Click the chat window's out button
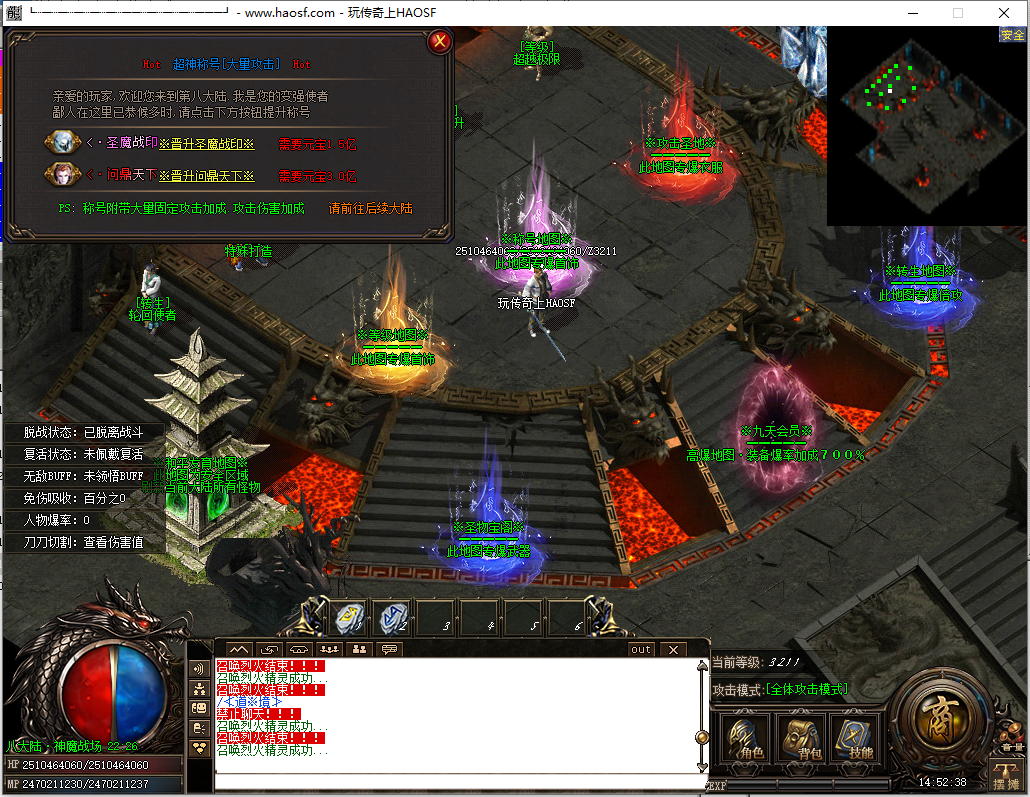This screenshot has width=1030, height=797. click(x=641, y=650)
